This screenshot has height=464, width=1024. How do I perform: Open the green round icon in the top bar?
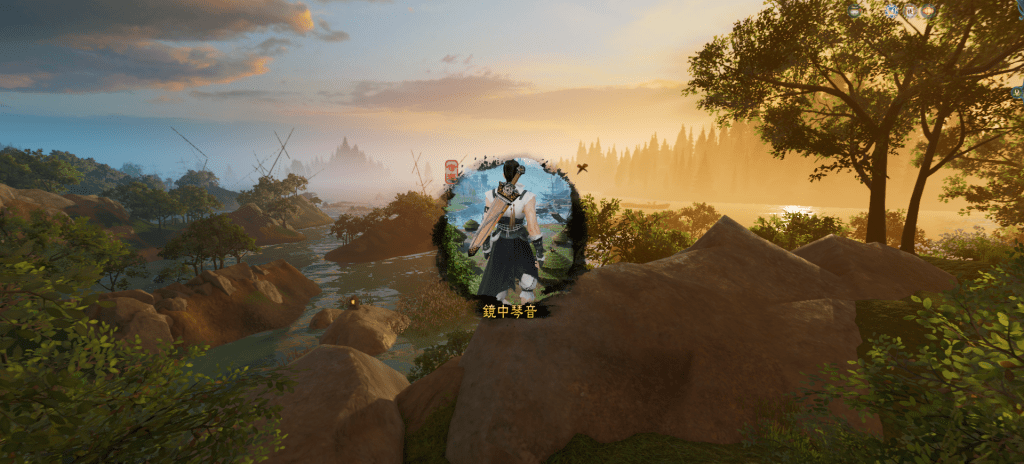[x=854, y=11]
